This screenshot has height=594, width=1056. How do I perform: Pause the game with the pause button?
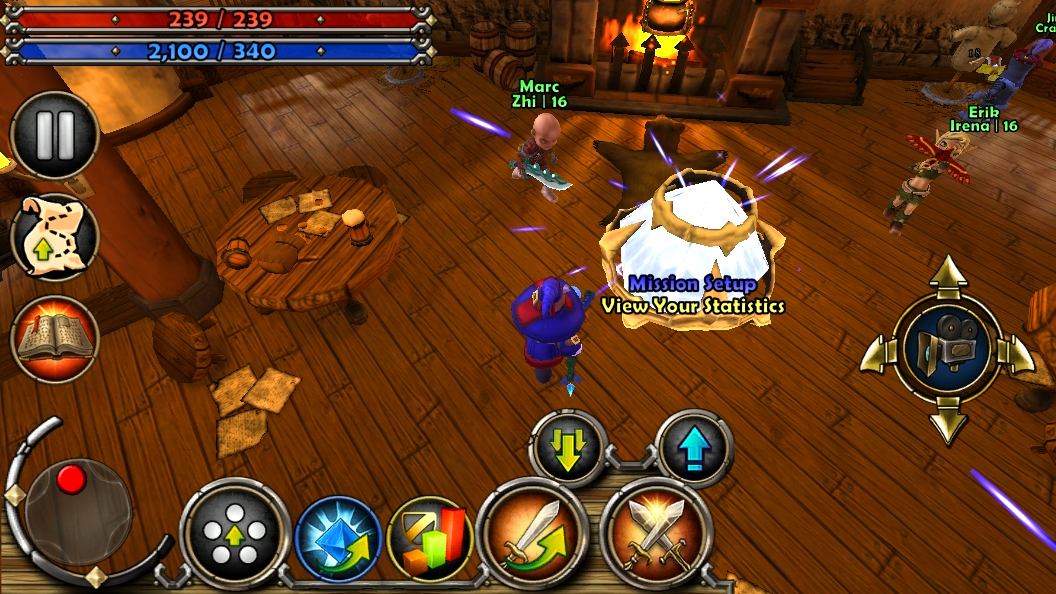point(55,135)
